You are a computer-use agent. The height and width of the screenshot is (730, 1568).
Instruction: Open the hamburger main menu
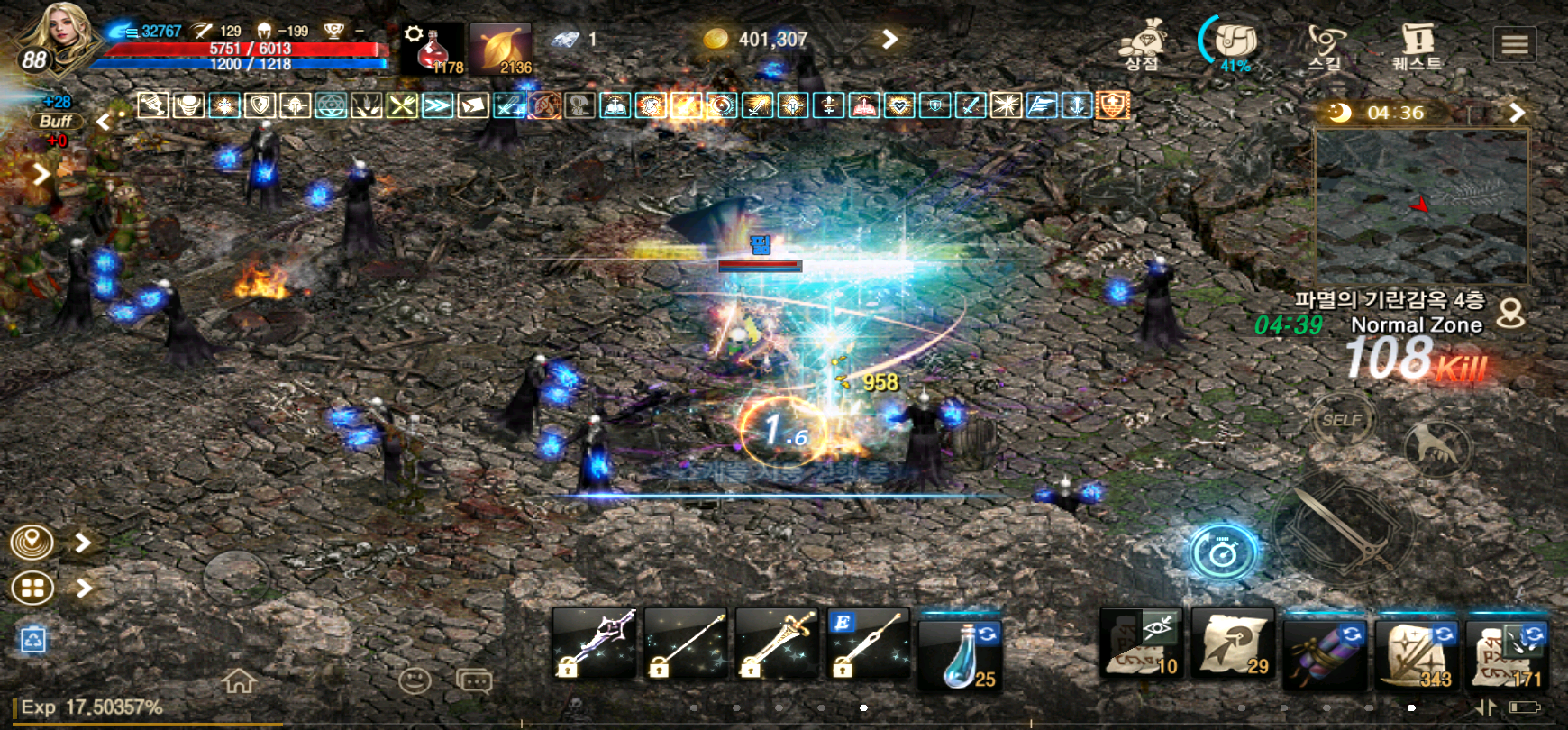click(x=1515, y=44)
